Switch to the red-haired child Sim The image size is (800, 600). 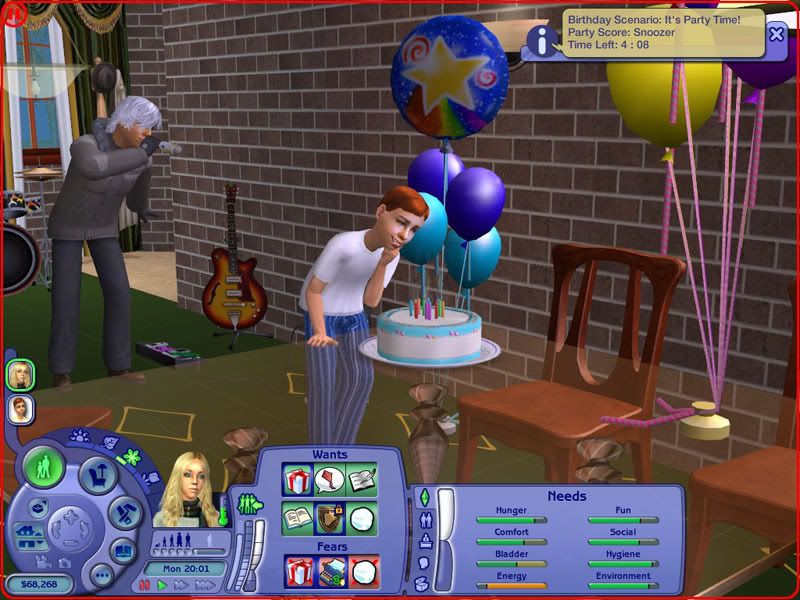click(x=18, y=408)
